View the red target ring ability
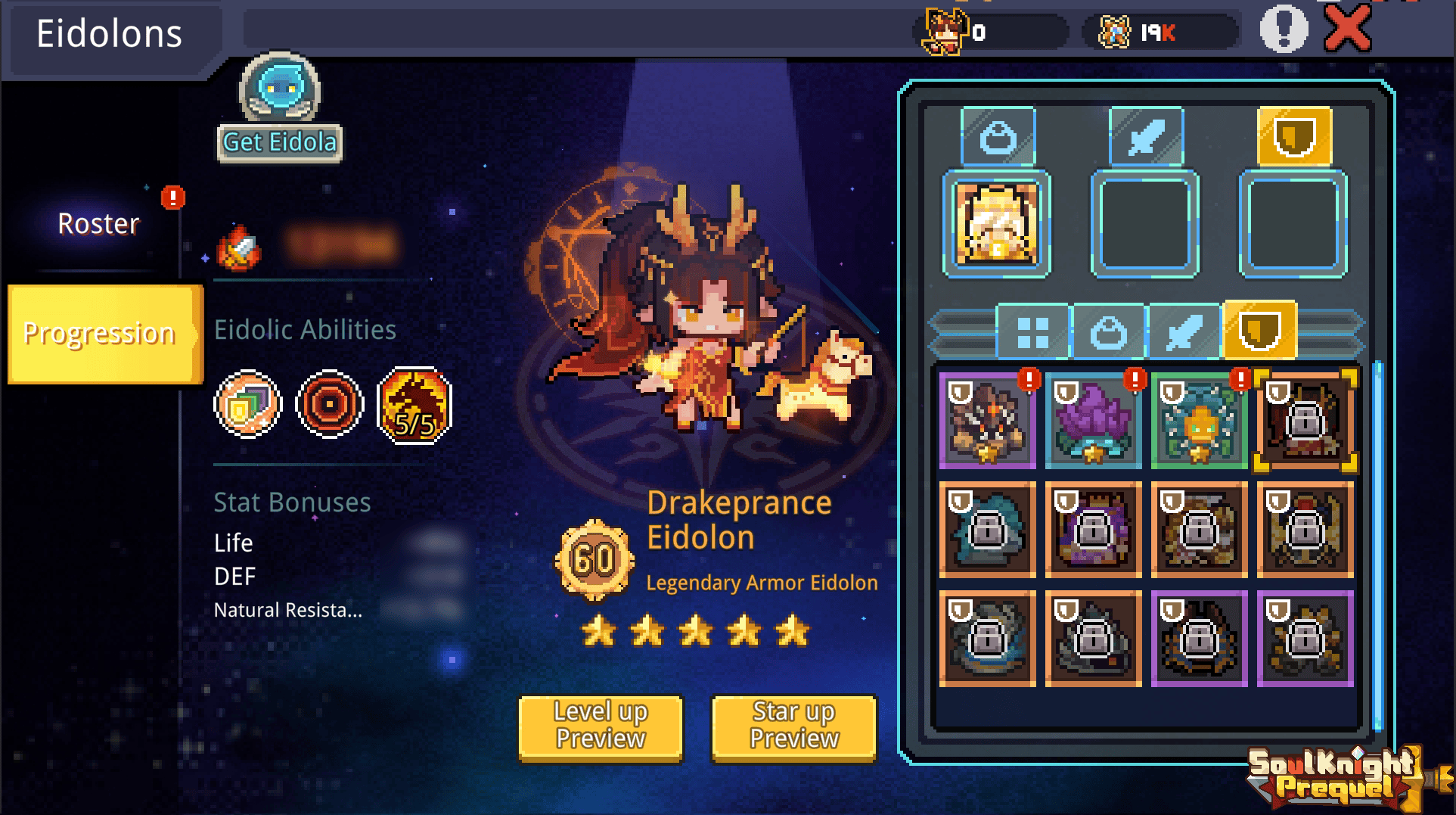 [x=329, y=405]
